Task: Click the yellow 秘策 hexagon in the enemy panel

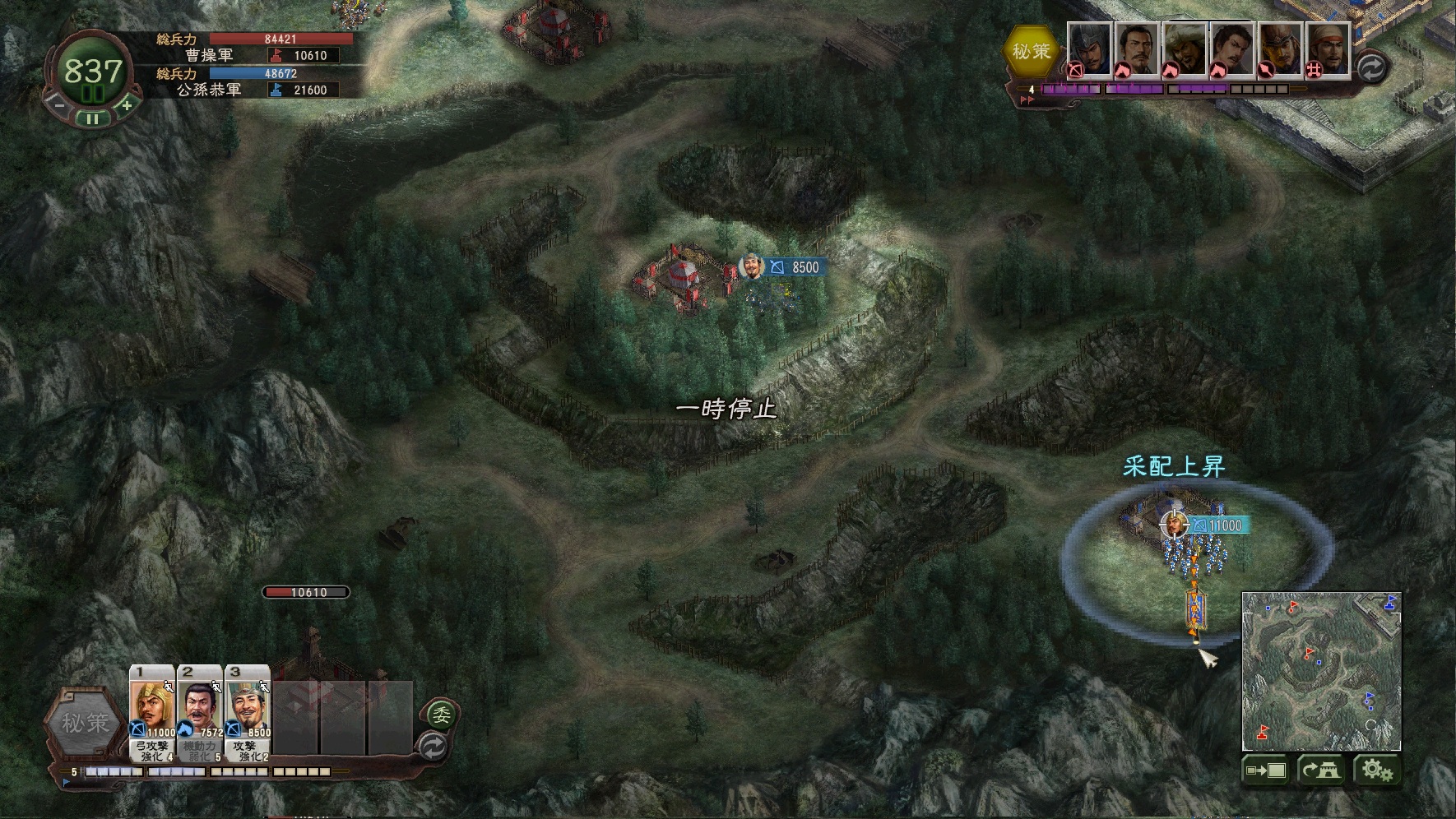Action: click(1032, 51)
